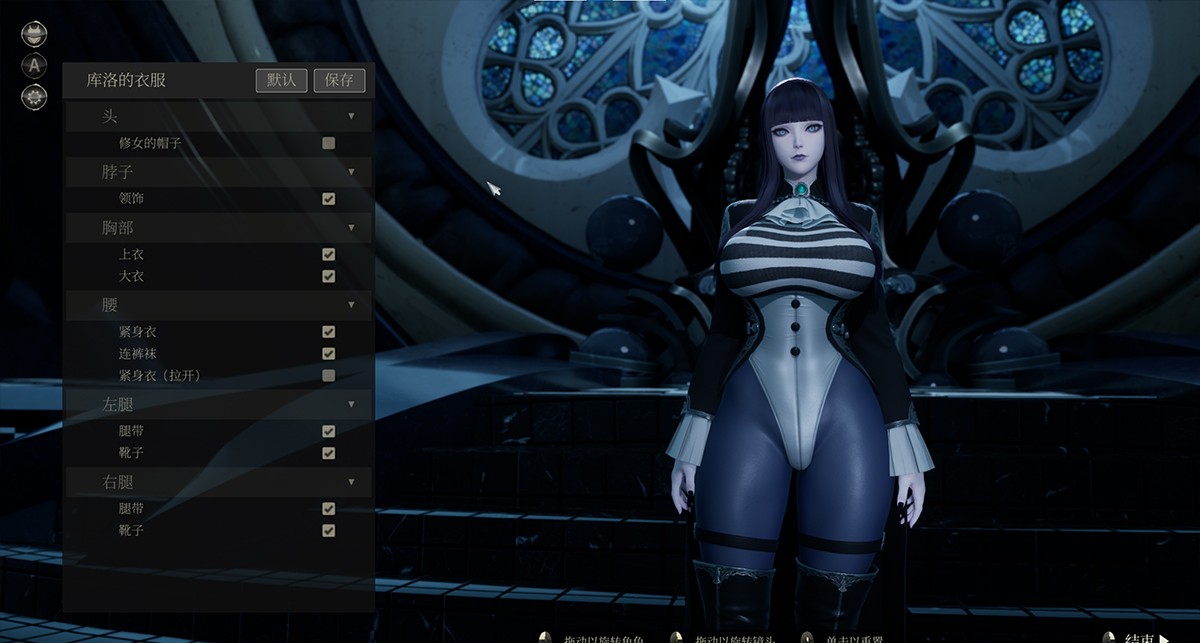Screen dimensions: 1200x643
Task: Toggle the 大衣 checkbox
Action: pyautogui.click(x=328, y=276)
